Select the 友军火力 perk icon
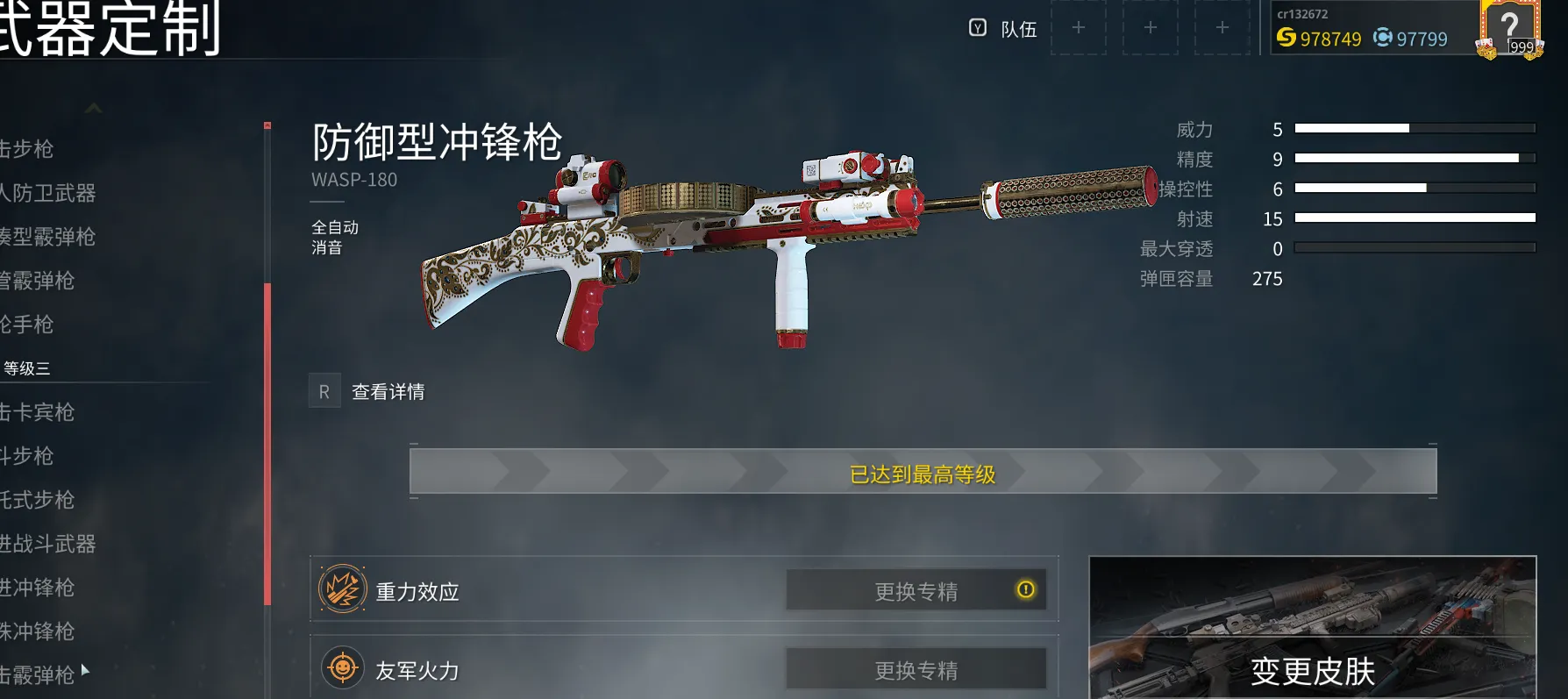 (x=342, y=668)
